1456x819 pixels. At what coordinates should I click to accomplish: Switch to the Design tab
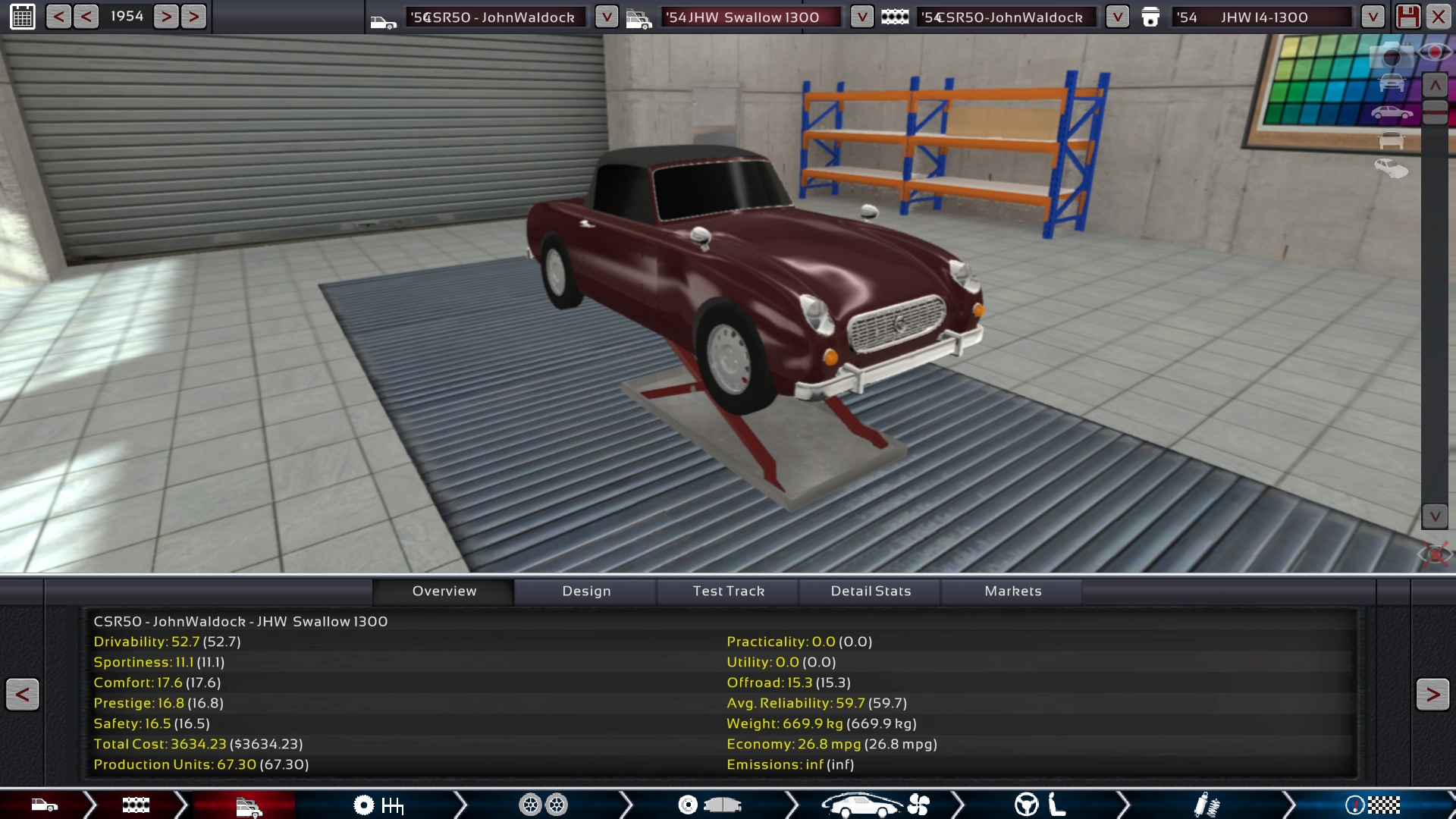[586, 591]
